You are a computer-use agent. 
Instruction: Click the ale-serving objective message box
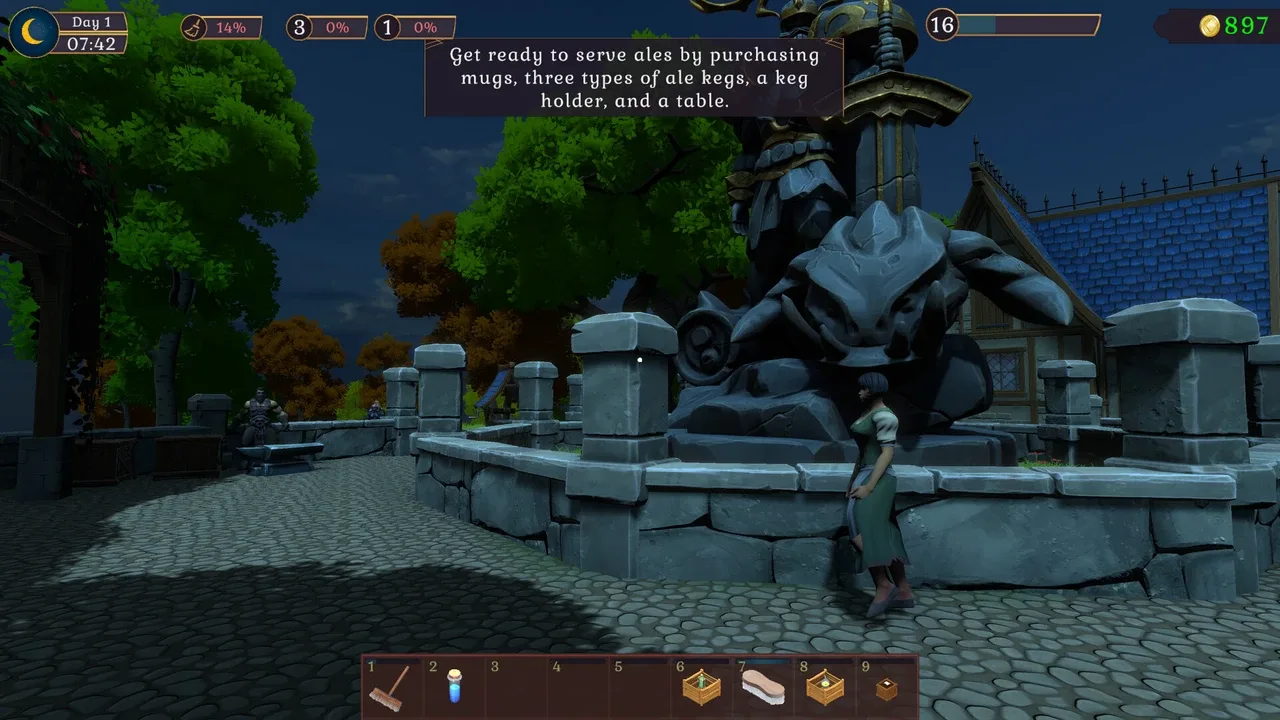(x=634, y=77)
